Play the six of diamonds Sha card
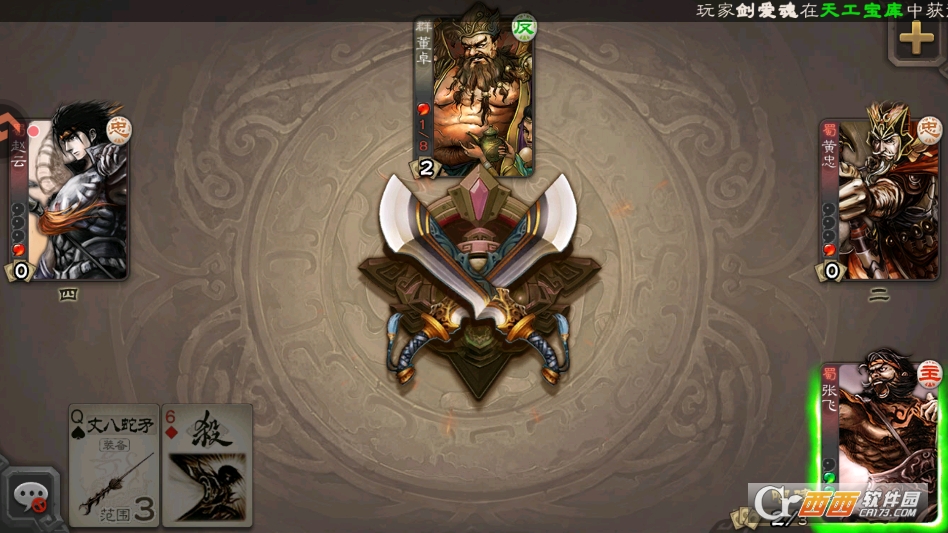 pos(207,465)
